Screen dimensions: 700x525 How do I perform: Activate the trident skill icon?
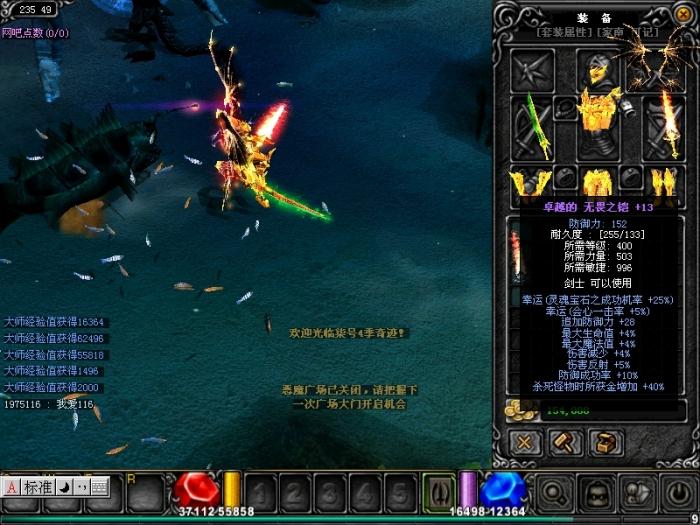[x=438, y=491]
